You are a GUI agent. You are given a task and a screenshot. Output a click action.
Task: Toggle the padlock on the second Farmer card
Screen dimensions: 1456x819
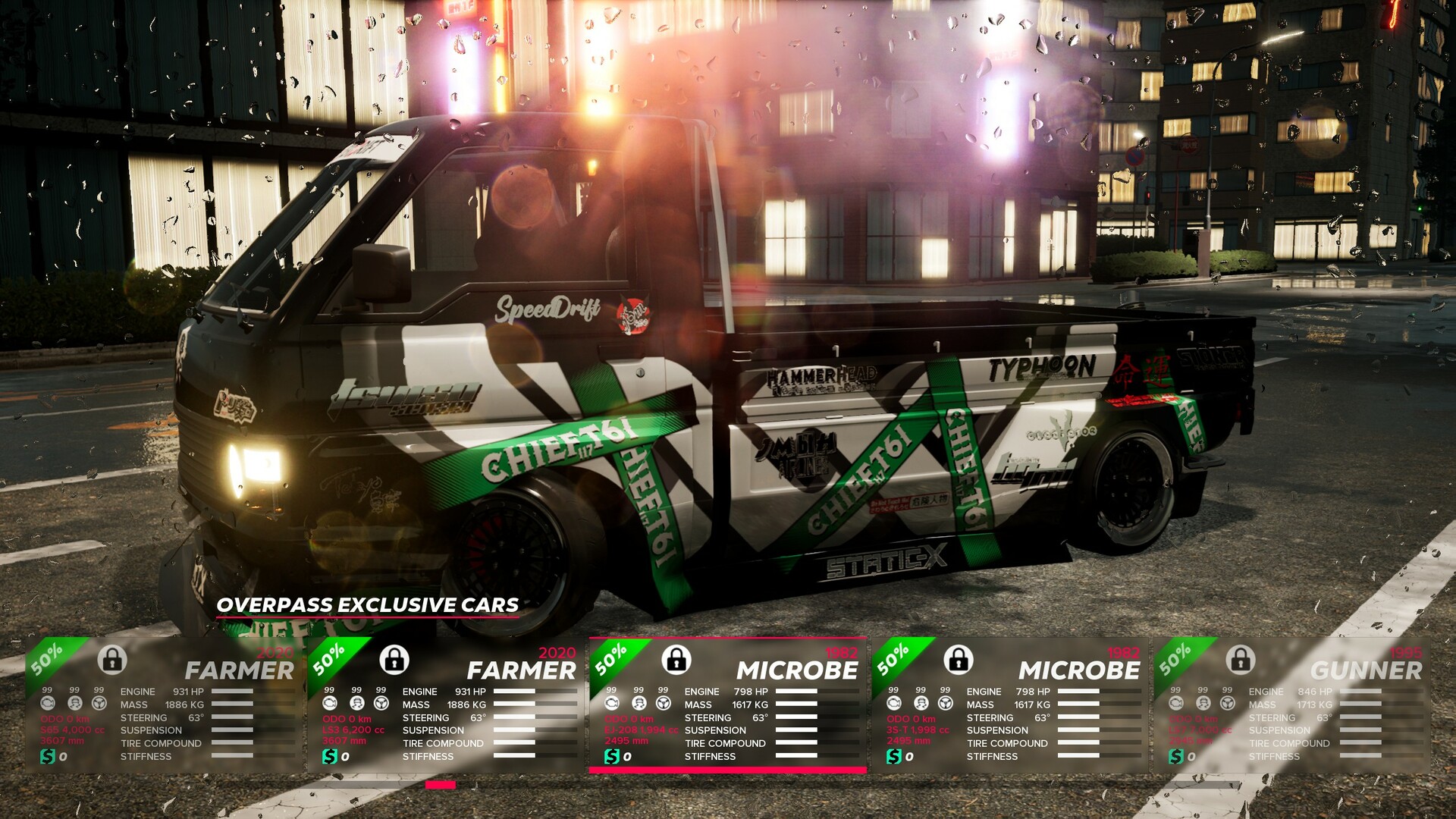pyautogui.click(x=393, y=661)
